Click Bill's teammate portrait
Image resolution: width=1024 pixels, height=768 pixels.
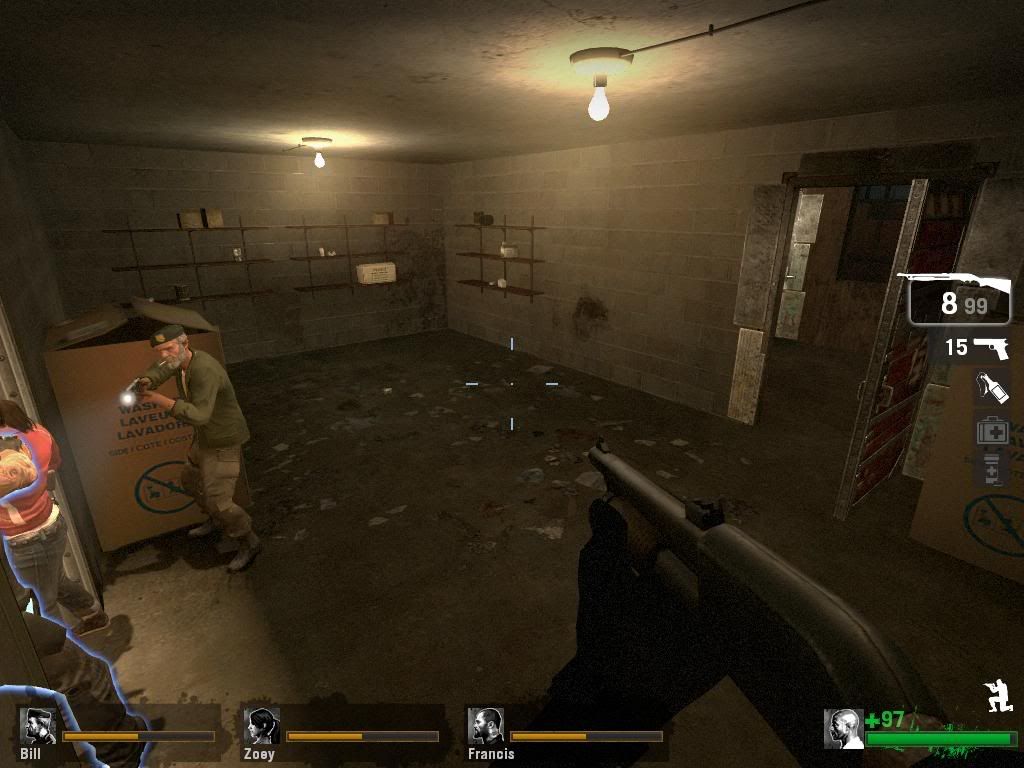pyautogui.click(x=38, y=725)
